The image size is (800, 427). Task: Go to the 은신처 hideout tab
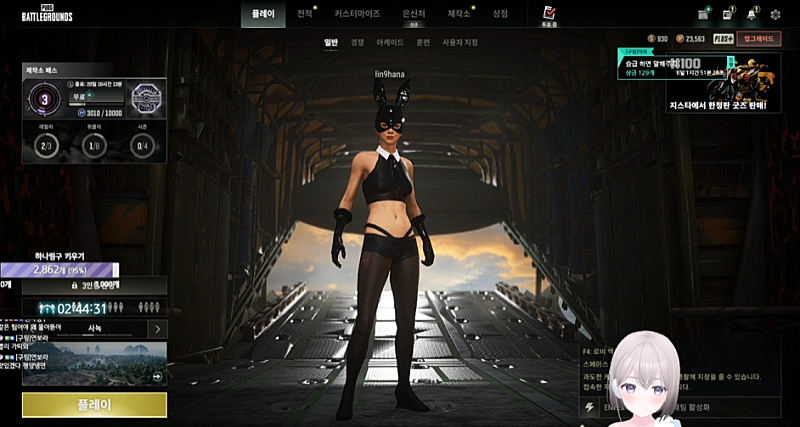point(414,14)
